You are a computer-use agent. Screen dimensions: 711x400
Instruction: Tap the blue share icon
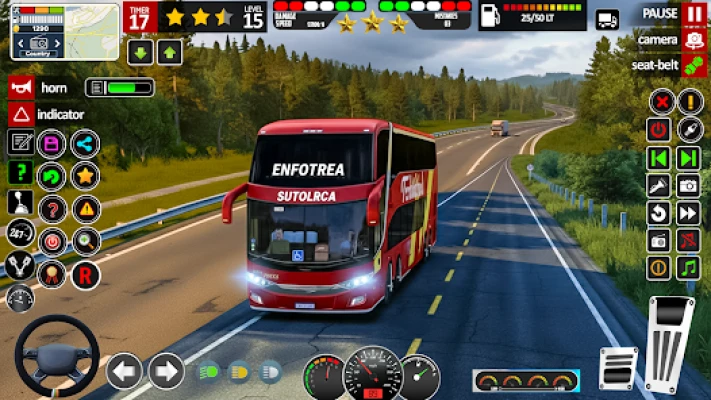[85, 144]
